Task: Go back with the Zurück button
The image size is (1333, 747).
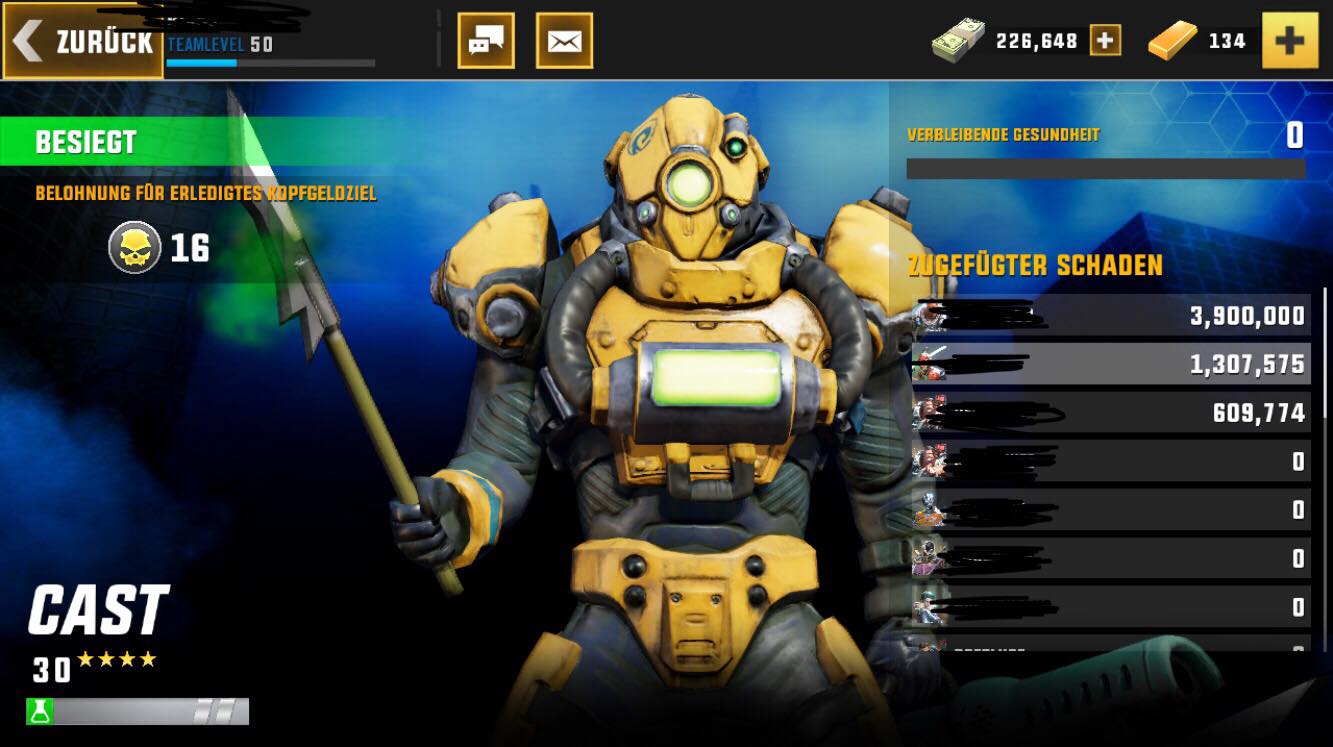Action: [83, 42]
